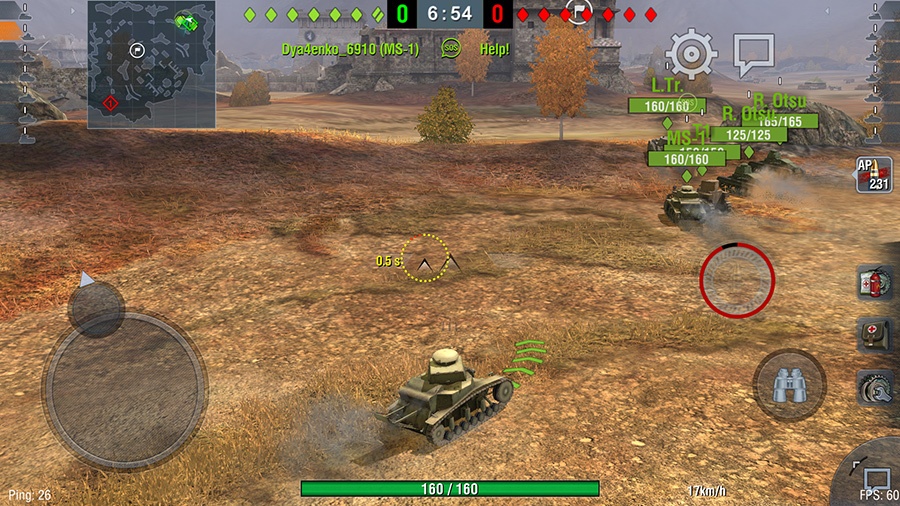Use the first aid kit consumable
Viewport: 900px width, 506px height.
click(875, 335)
